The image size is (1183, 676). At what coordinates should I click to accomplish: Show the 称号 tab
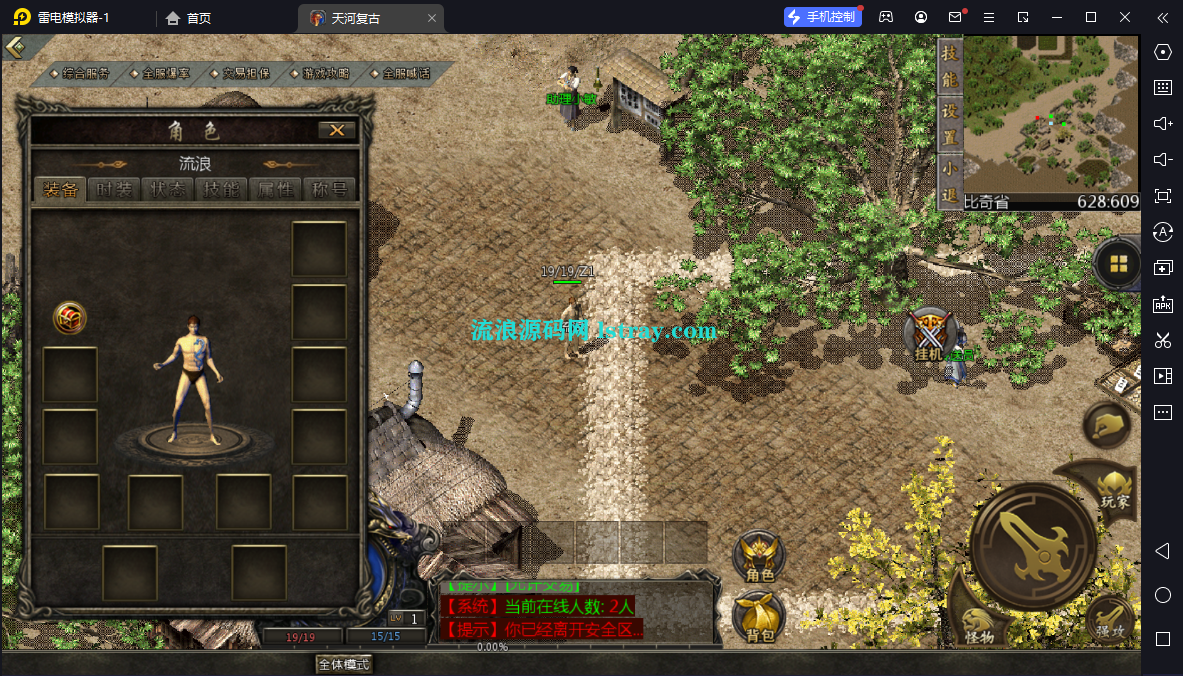coord(329,190)
